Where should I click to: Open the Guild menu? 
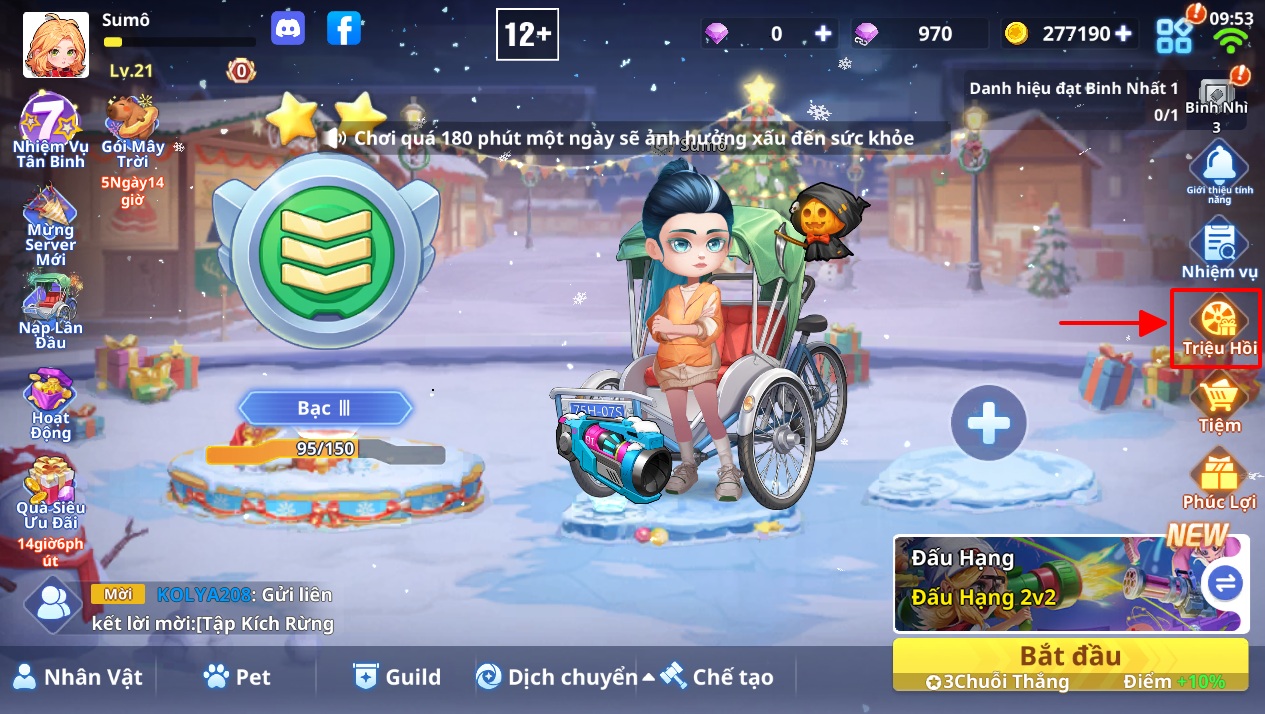[397, 677]
